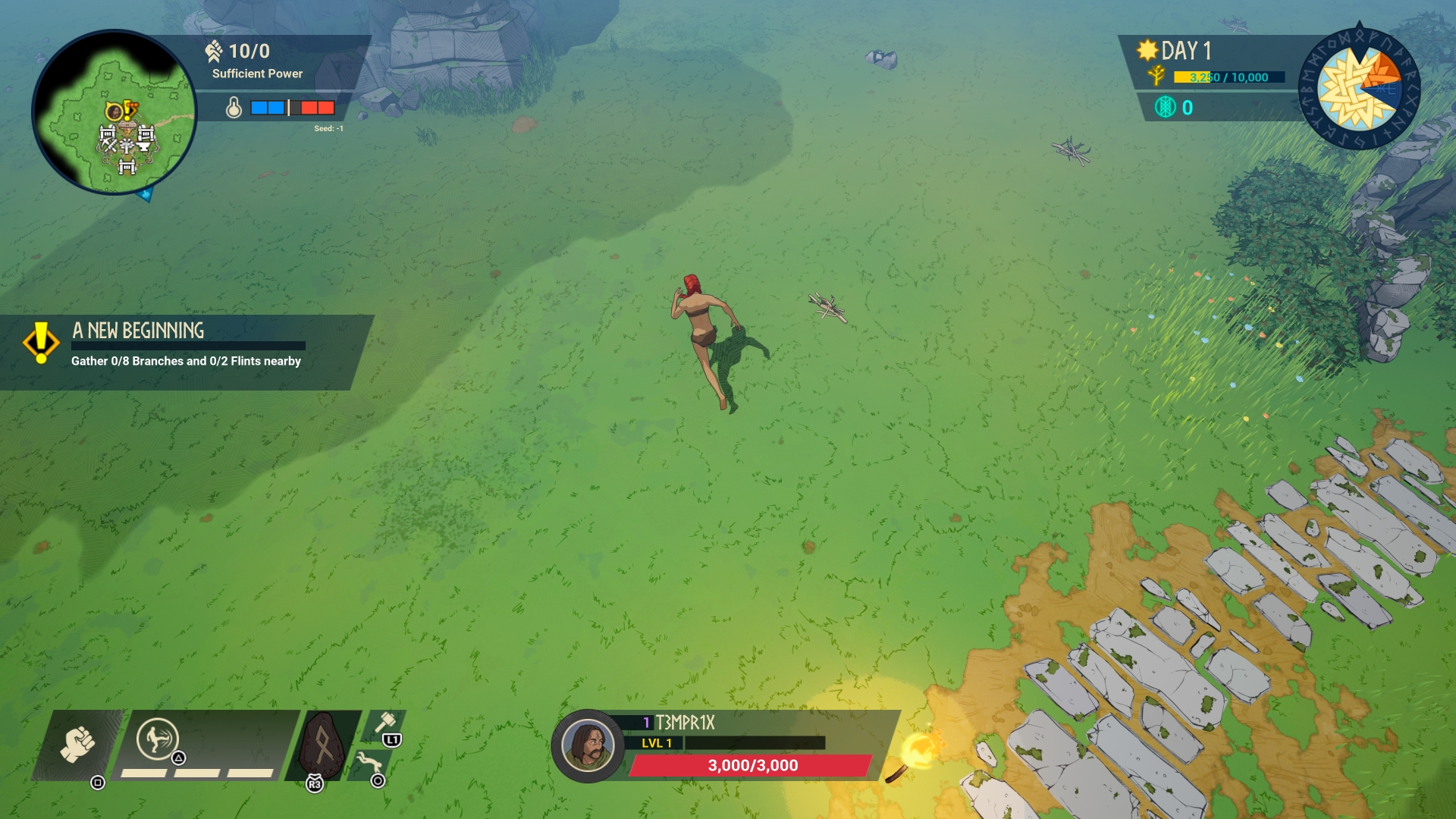This screenshot has width=1456, height=819.
Task: Use the kick ability icon
Action: pos(157,738)
